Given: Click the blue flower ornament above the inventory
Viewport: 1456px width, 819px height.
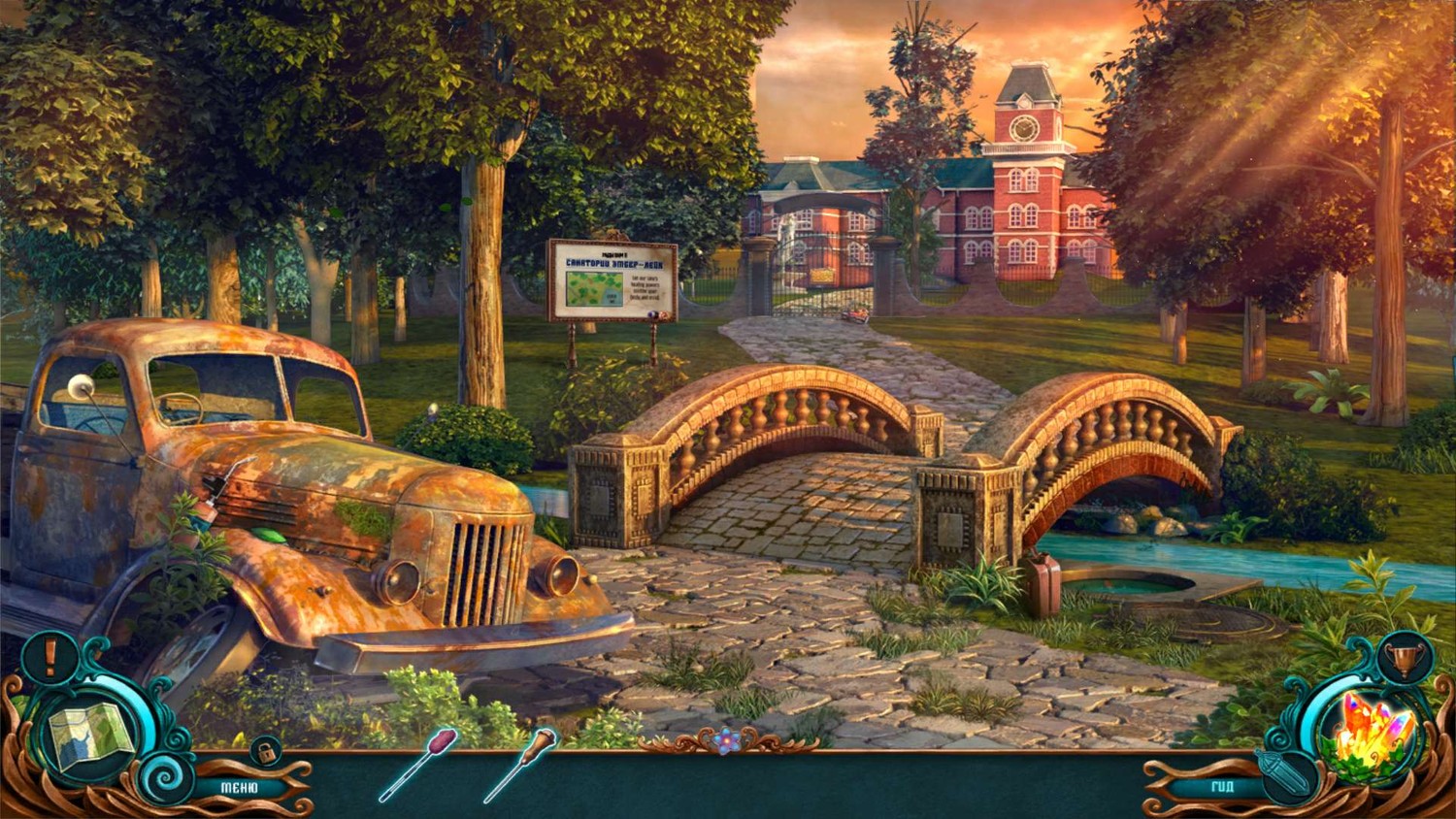Looking at the screenshot, I should [x=727, y=741].
